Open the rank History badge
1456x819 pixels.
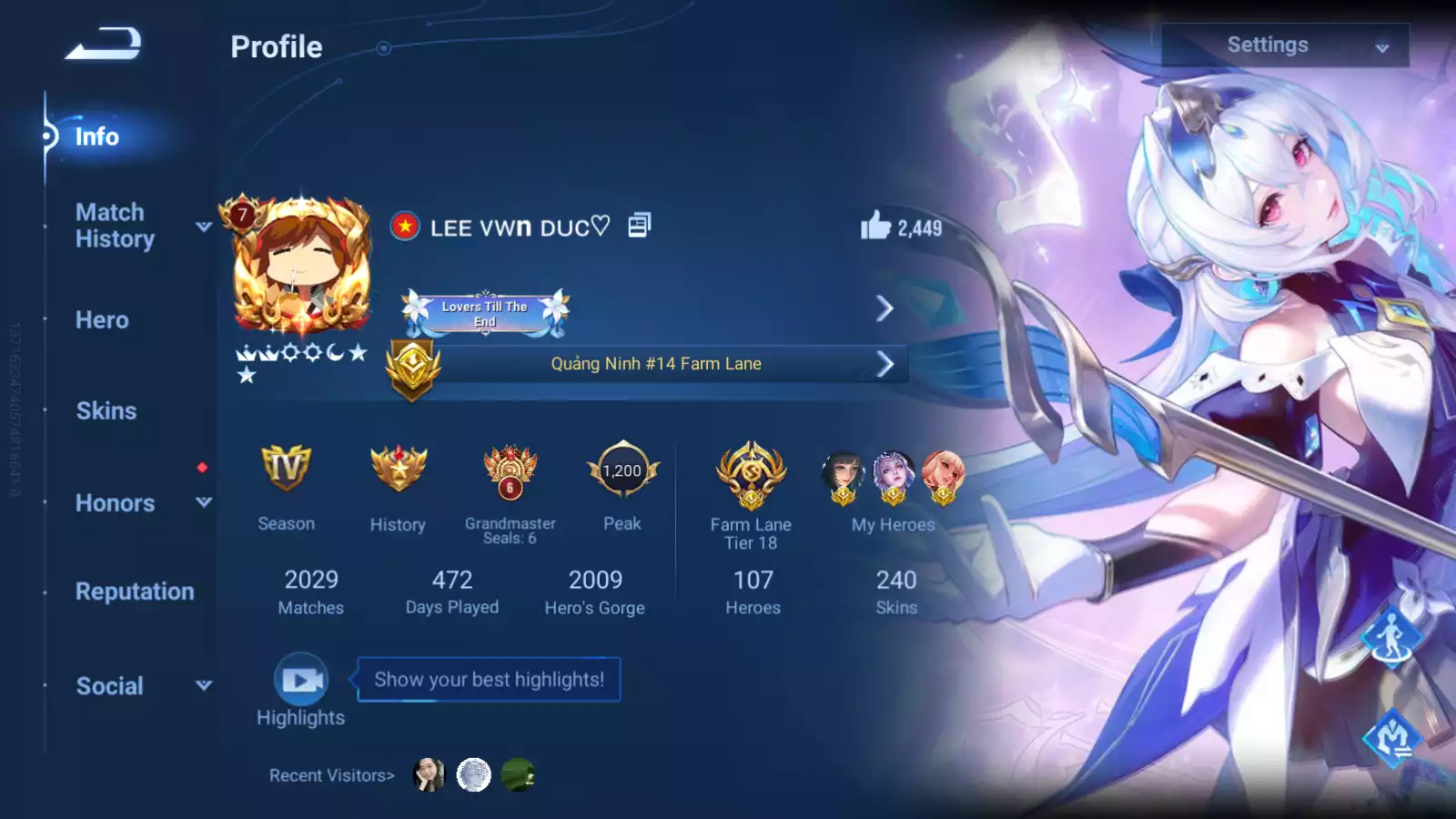coord(398,470)
